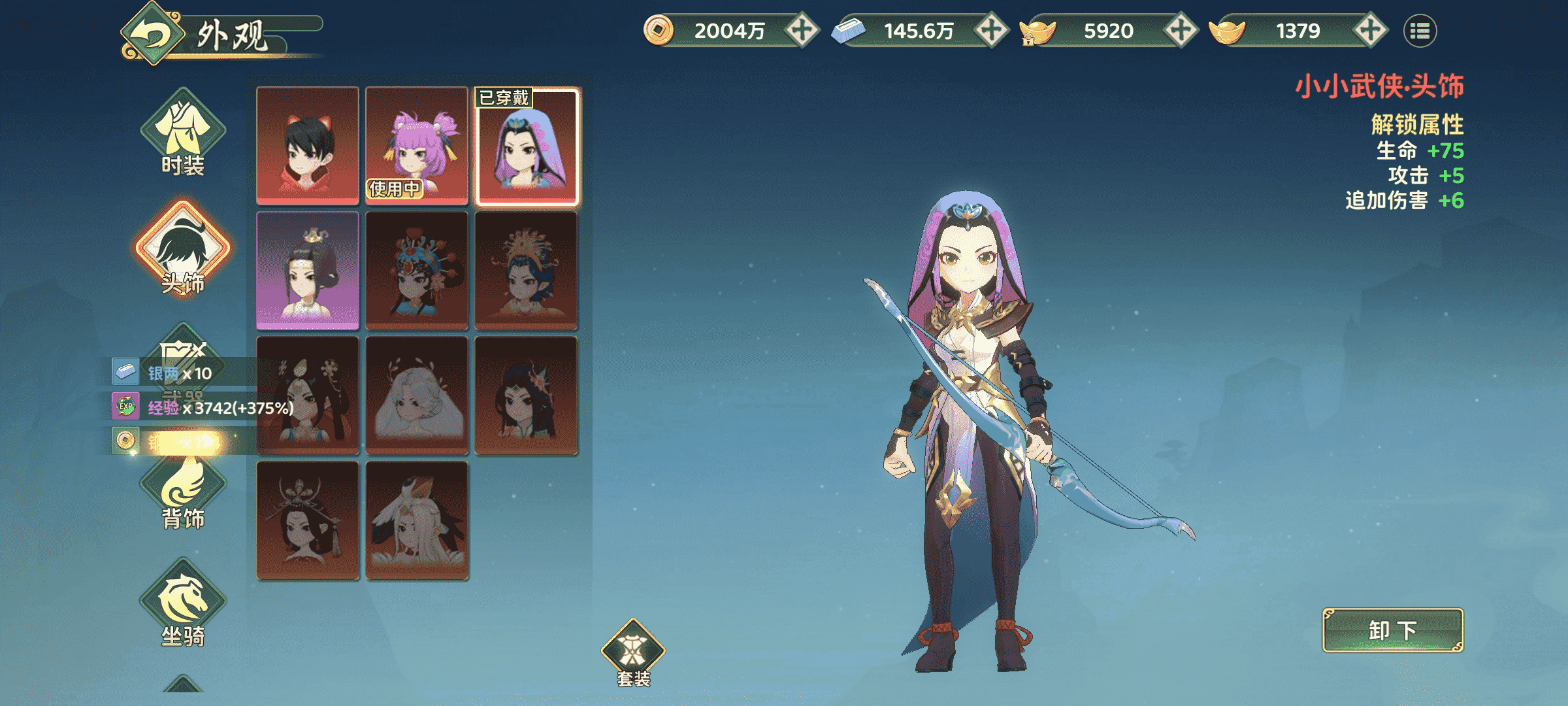Screen dimensions: 1568x706
Task: Choose the black-haired cat-ear headwear
Action: click(308, 146)
